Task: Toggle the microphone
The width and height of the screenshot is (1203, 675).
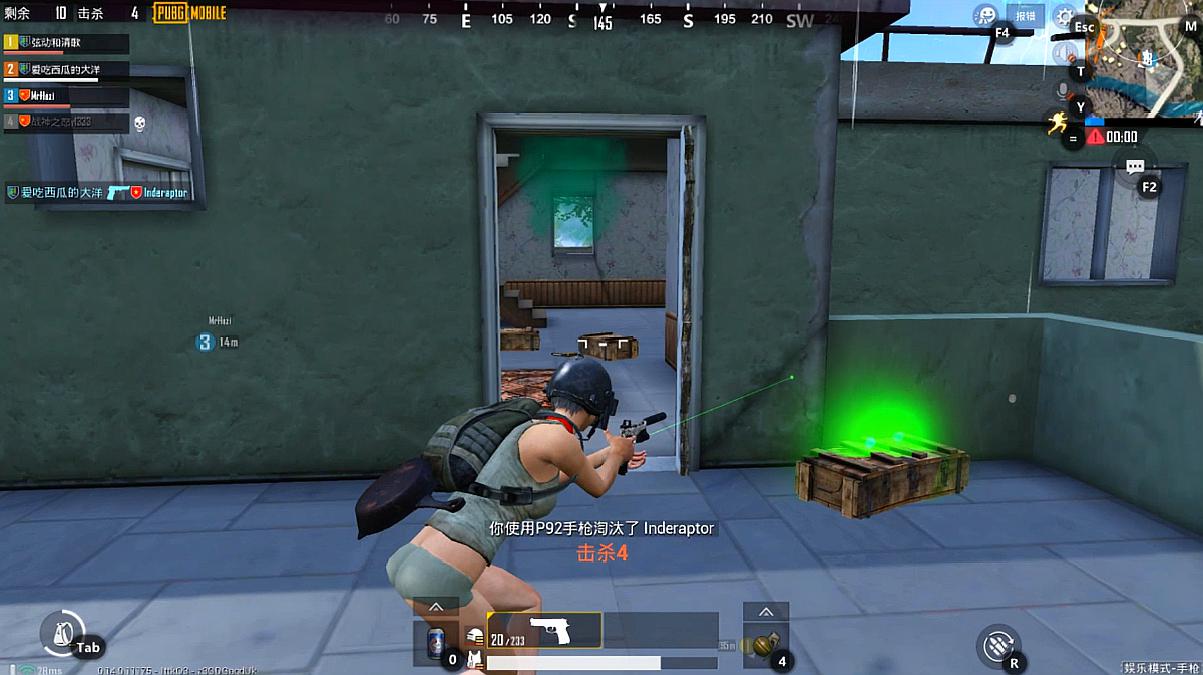Action: click(x=1064, y=91)
